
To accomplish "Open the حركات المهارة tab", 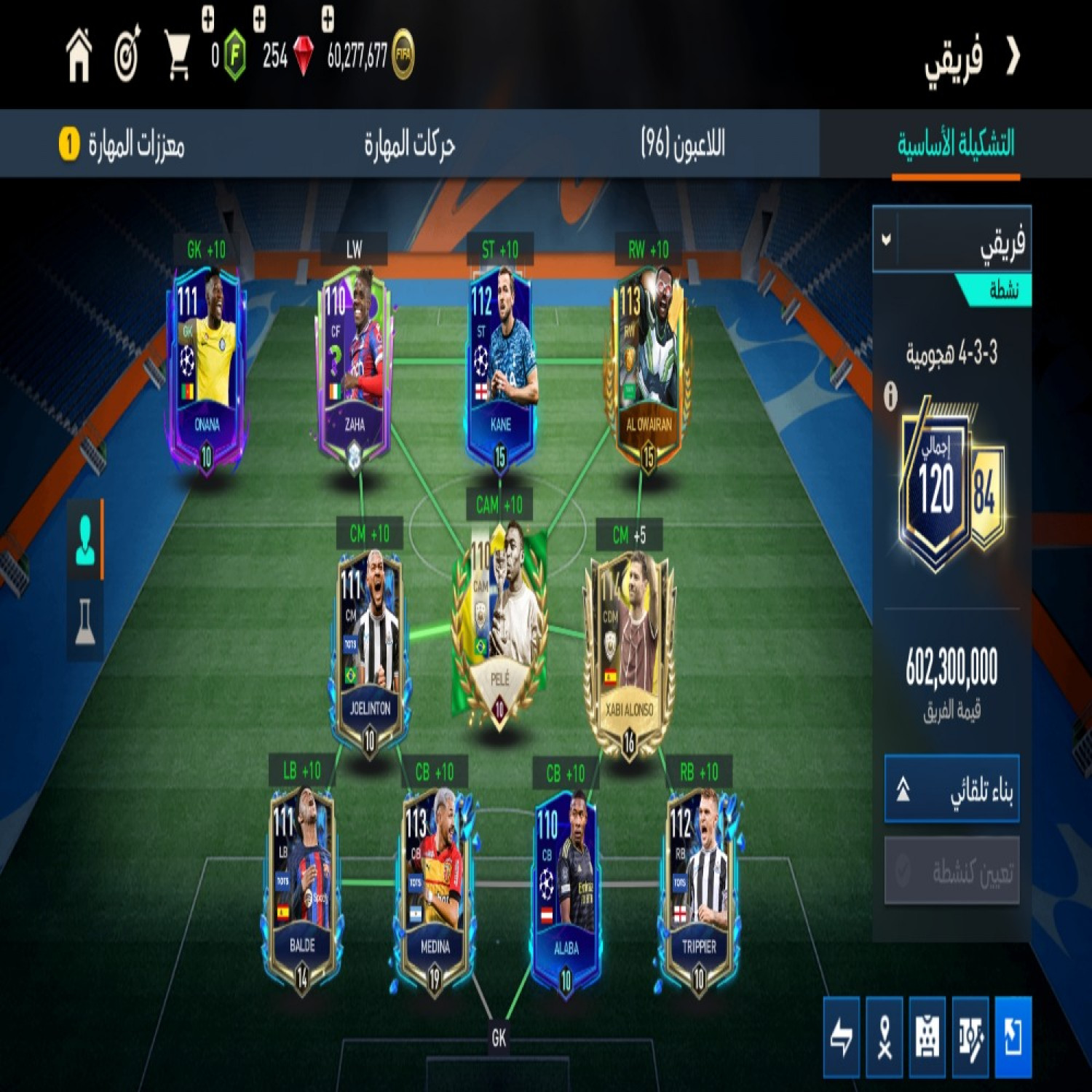I will (409, 144).
